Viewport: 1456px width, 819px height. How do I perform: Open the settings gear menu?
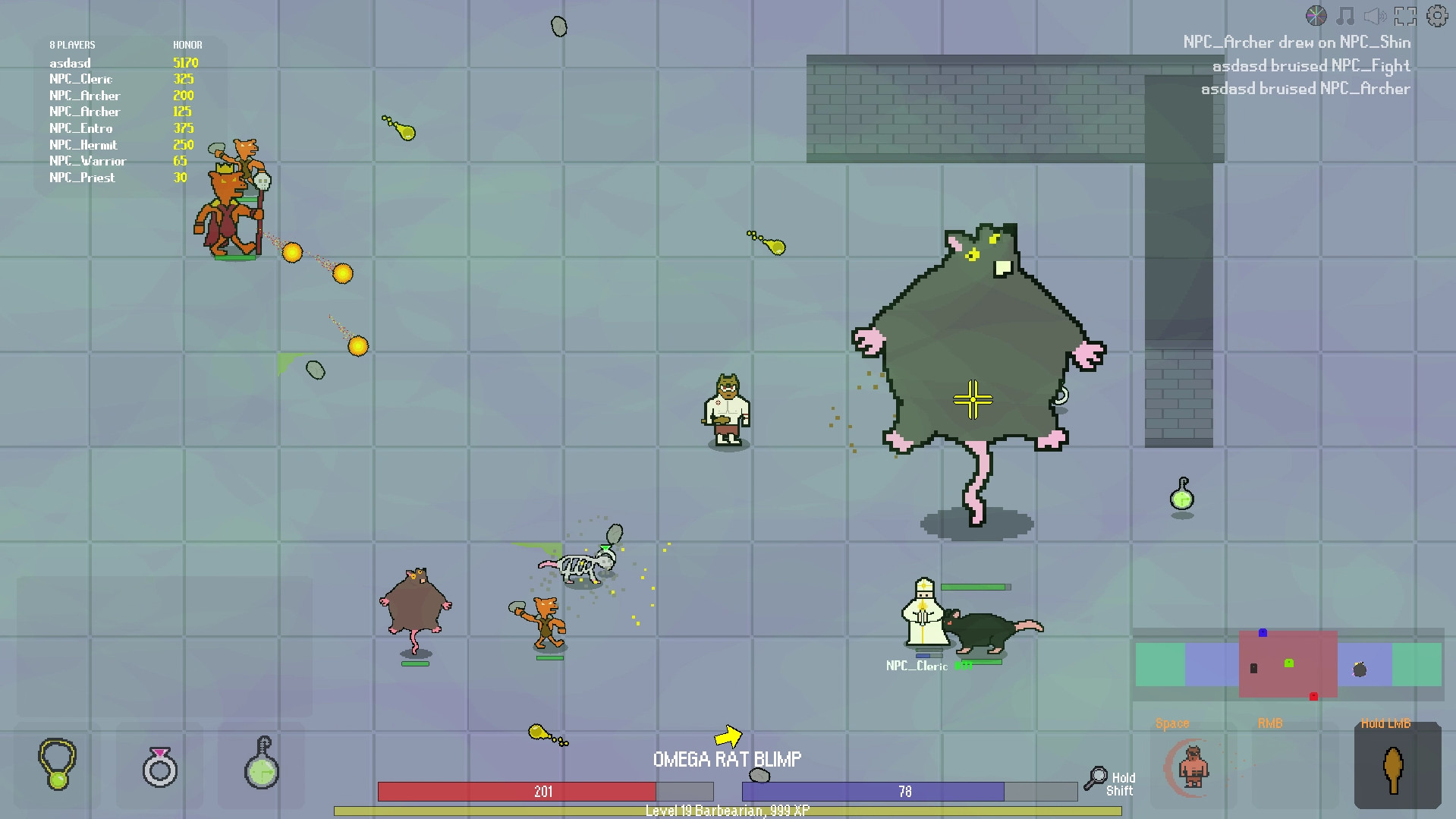(x=1436, y=15)
